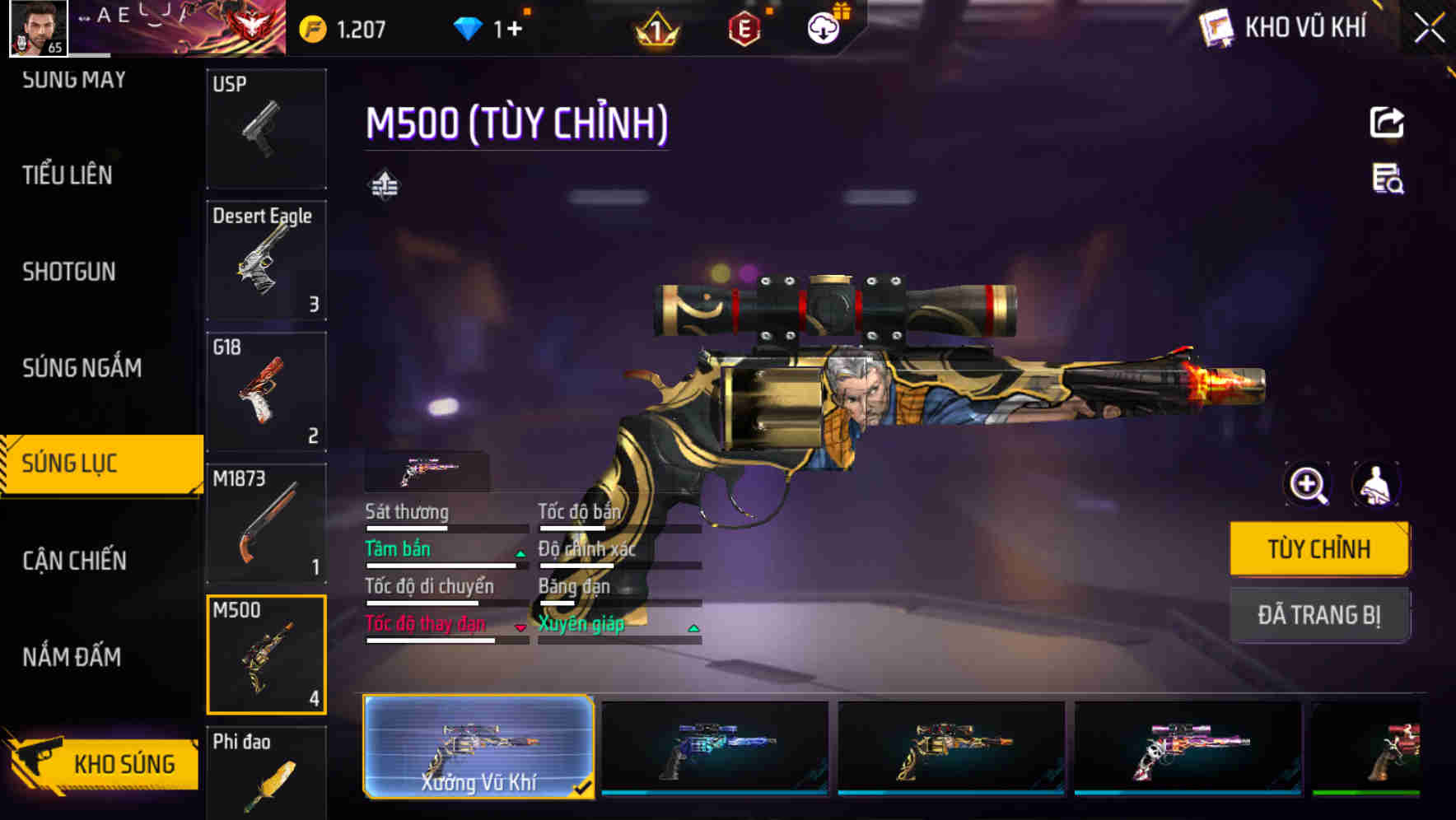Click the red arrow beside Tốc độ thay đạn
Viewport: 1456px width, 820px height.
coord(520,627)
